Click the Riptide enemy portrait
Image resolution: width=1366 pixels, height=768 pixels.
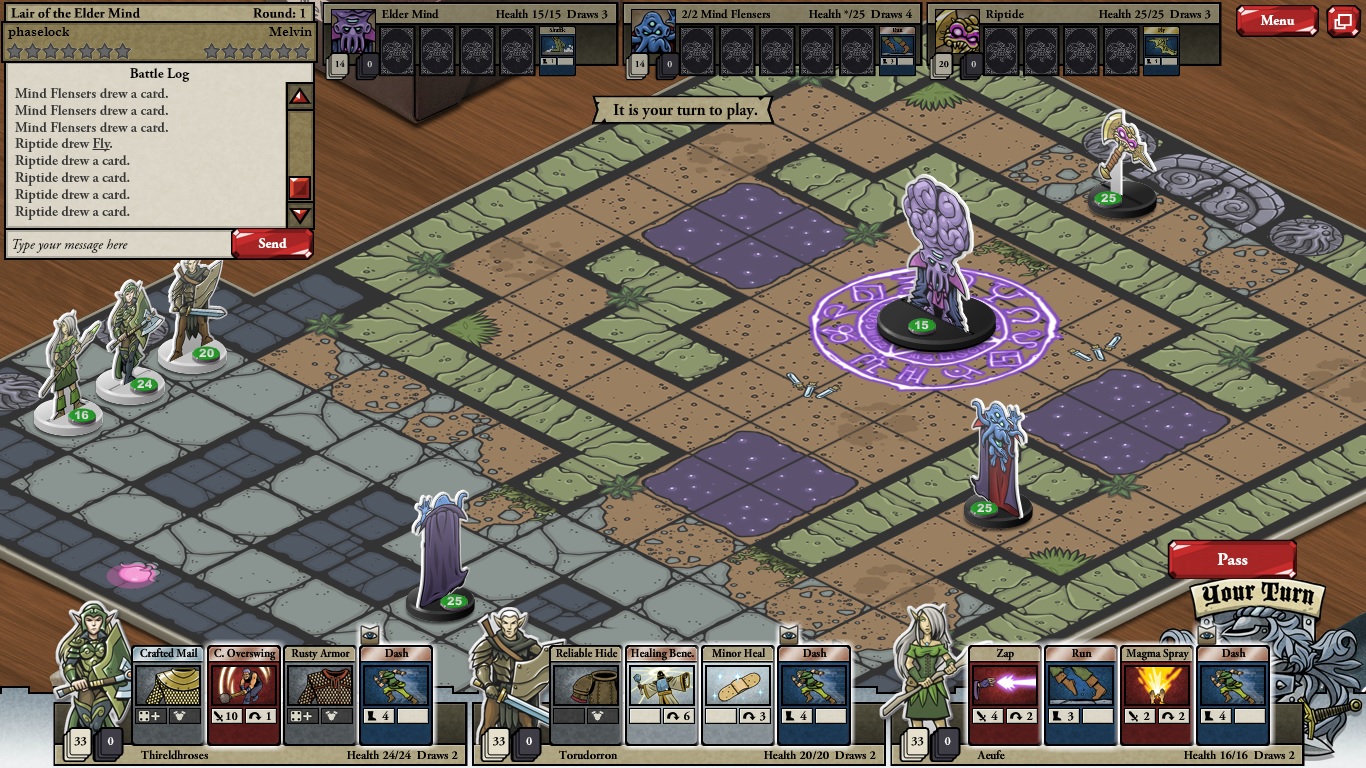coord(956,33)
